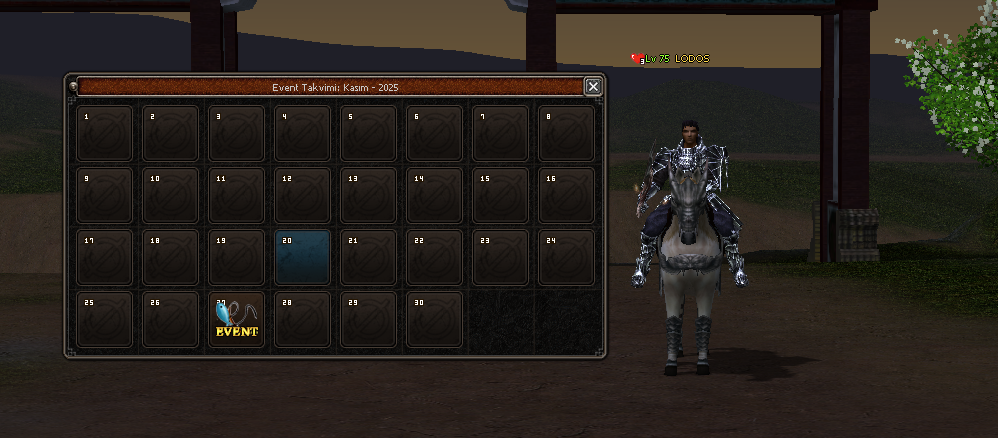Viewport: 998px width, 438px height.
Task: Select the highlighted day 20 cell
Action: pos(303,257)
